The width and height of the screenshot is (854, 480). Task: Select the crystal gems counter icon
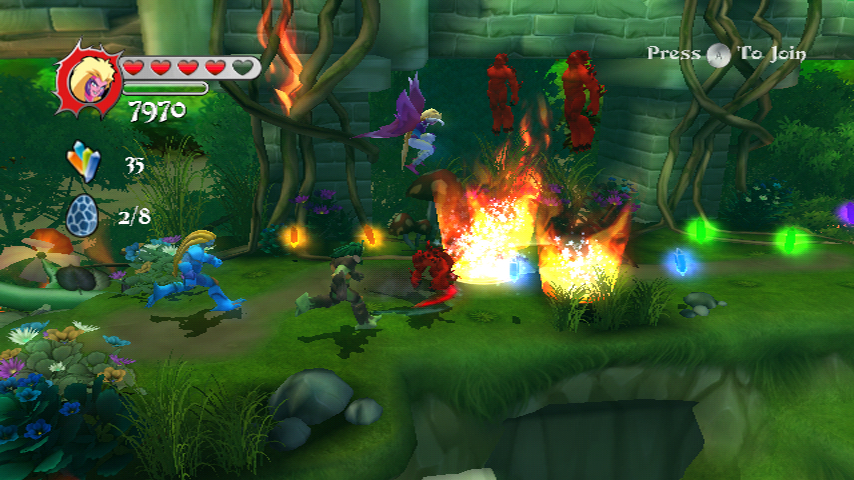[x=85, y=161]
